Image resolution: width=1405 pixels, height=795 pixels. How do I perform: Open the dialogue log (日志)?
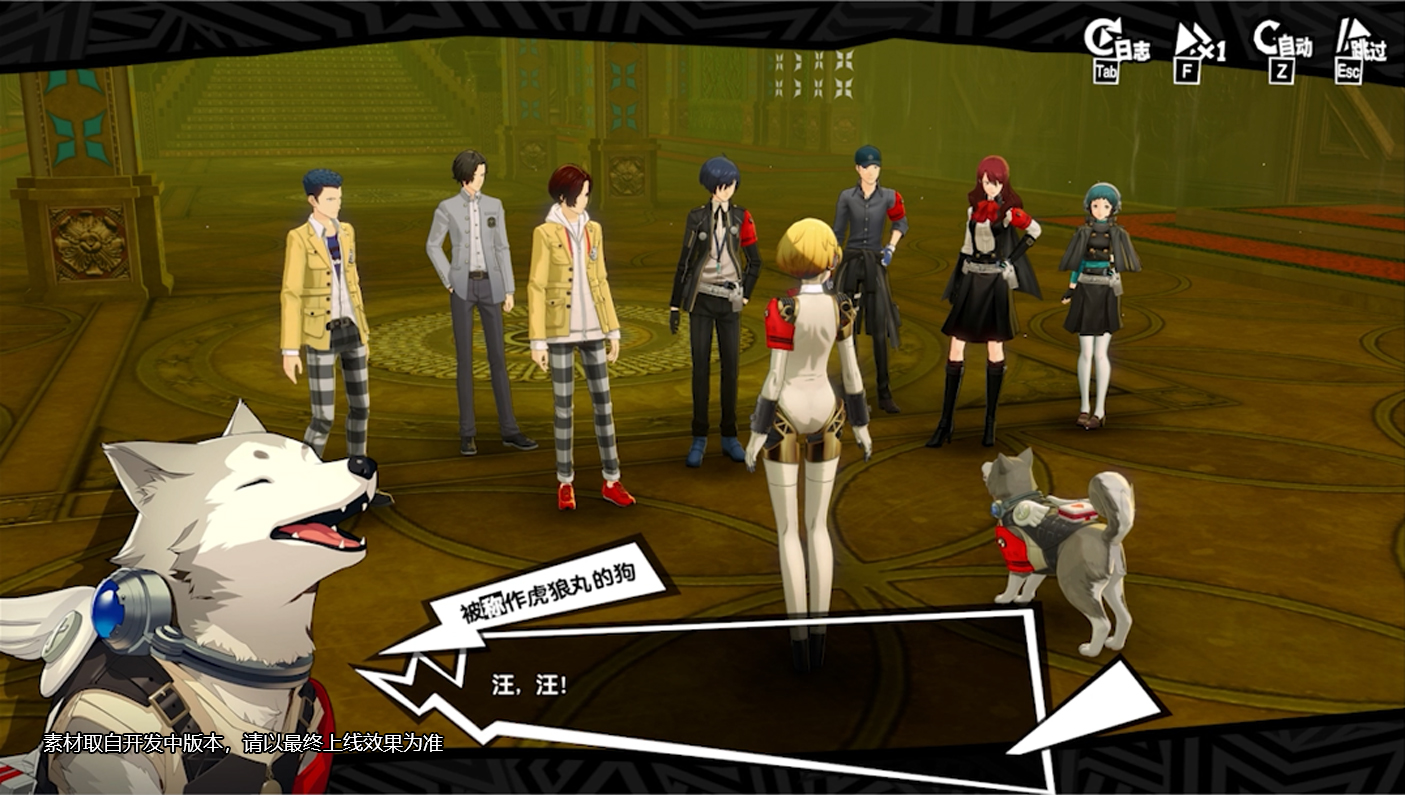tap(1115, 50)
